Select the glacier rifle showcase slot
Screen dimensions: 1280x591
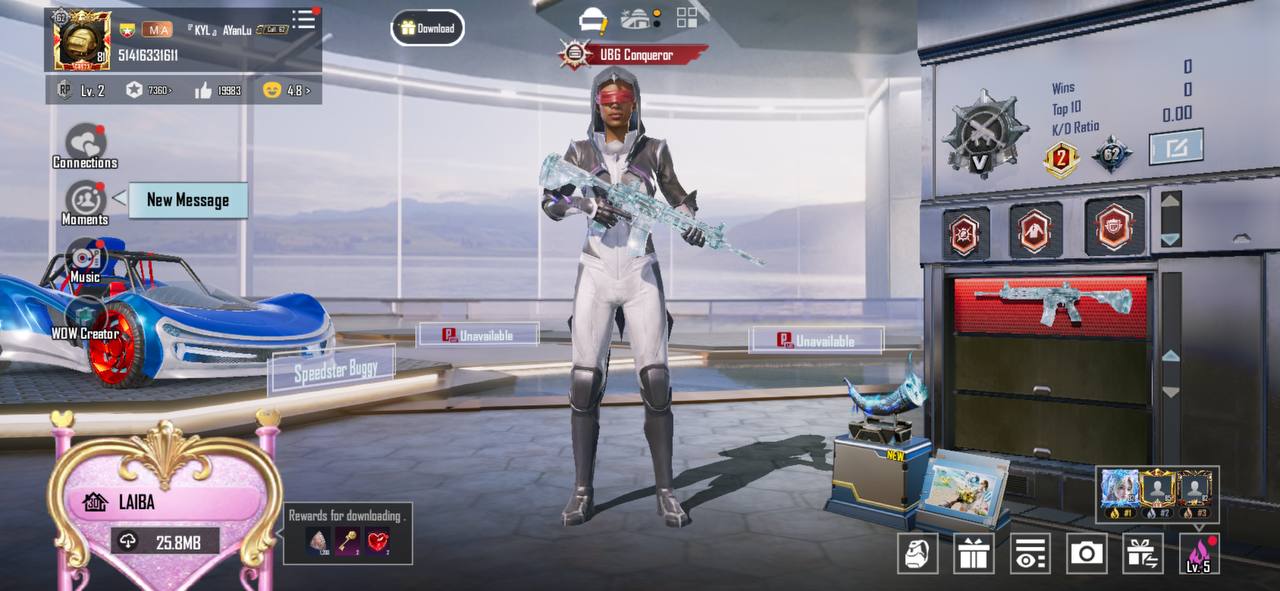point(1051,303)
